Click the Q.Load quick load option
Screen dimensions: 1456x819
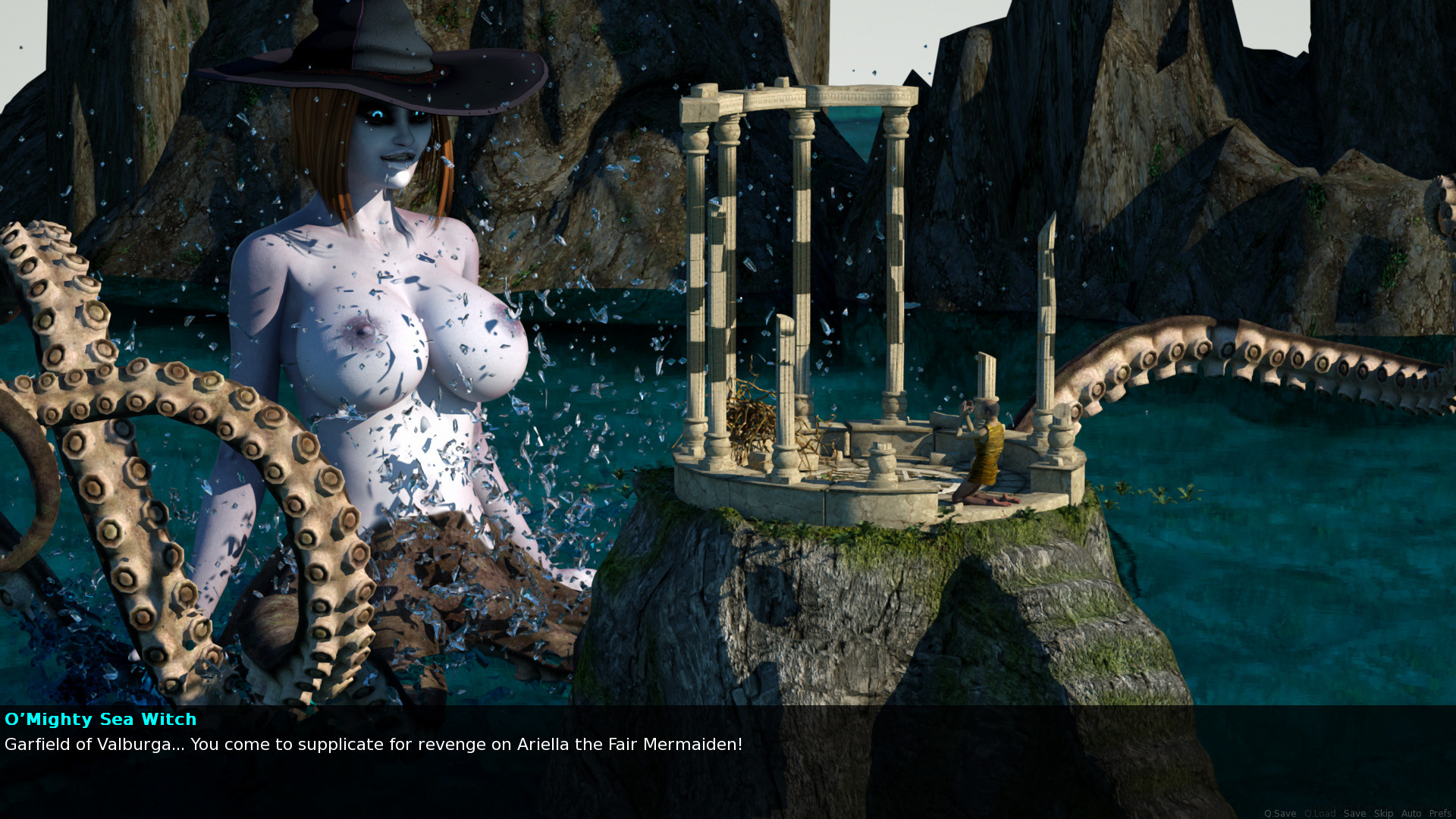pos(1320,813)
